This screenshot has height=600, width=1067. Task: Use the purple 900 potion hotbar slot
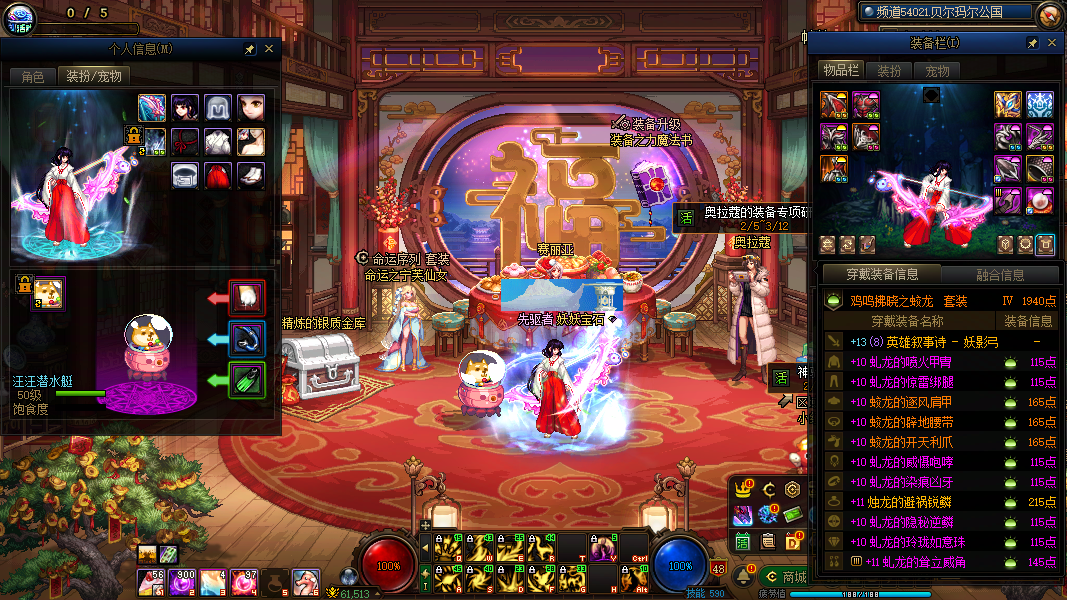coord(182,581)
